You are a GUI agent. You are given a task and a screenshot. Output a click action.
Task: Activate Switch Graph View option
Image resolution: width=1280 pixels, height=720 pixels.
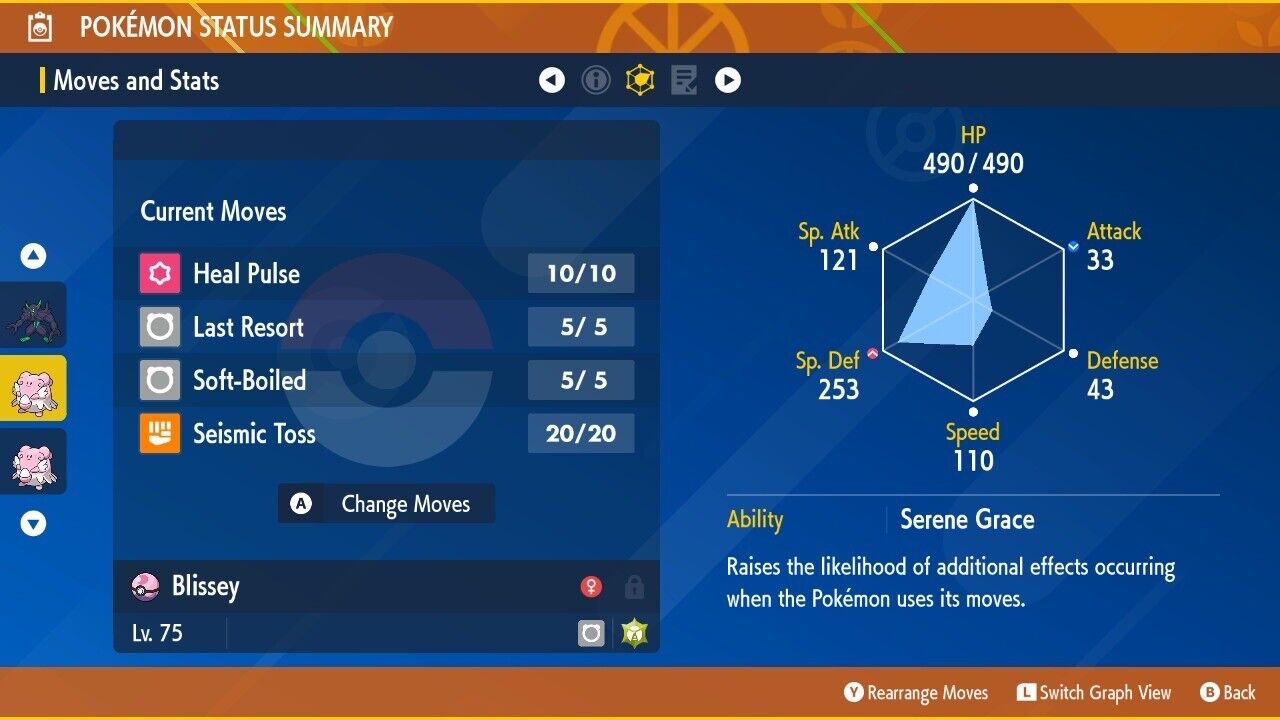tap(1094, 693)
